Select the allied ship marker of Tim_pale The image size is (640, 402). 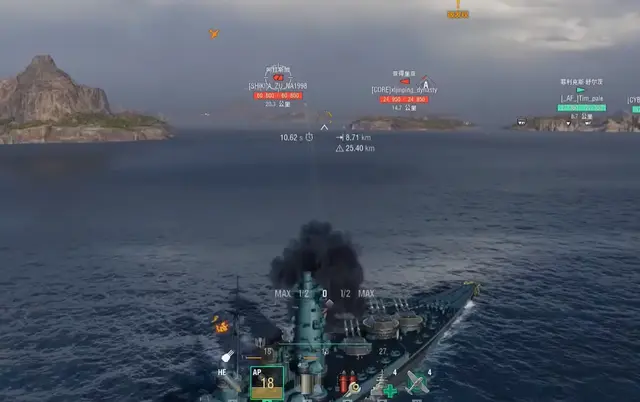coord(581,90)
